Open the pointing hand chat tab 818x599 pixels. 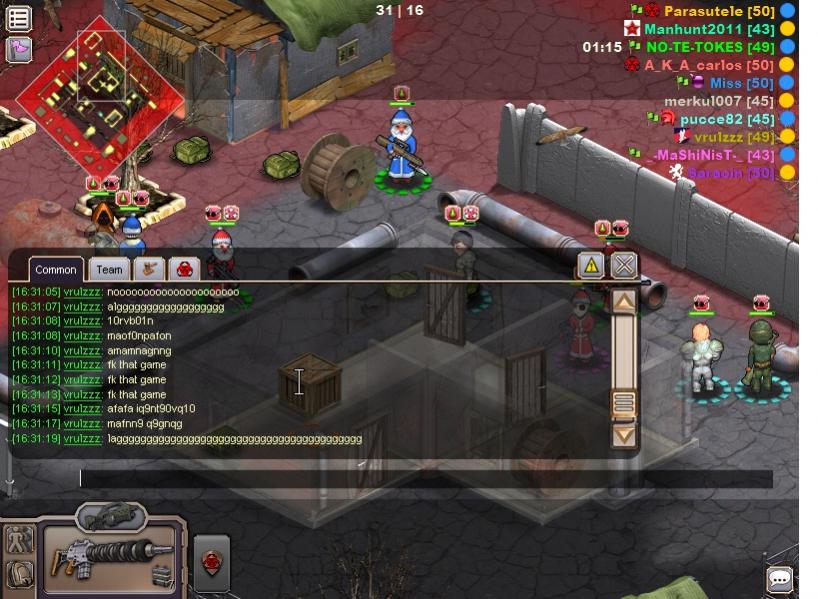coord(149,269)
